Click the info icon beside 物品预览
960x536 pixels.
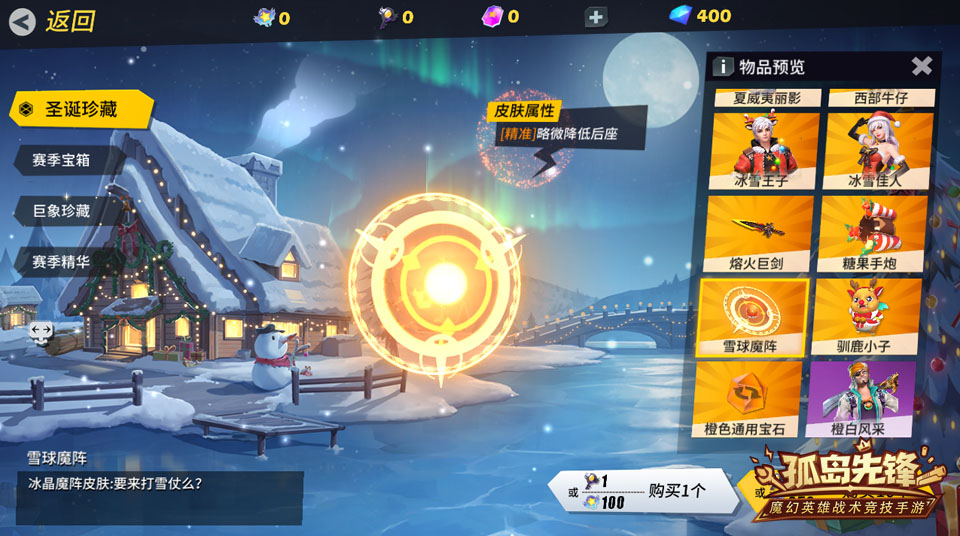click(722, 67)
